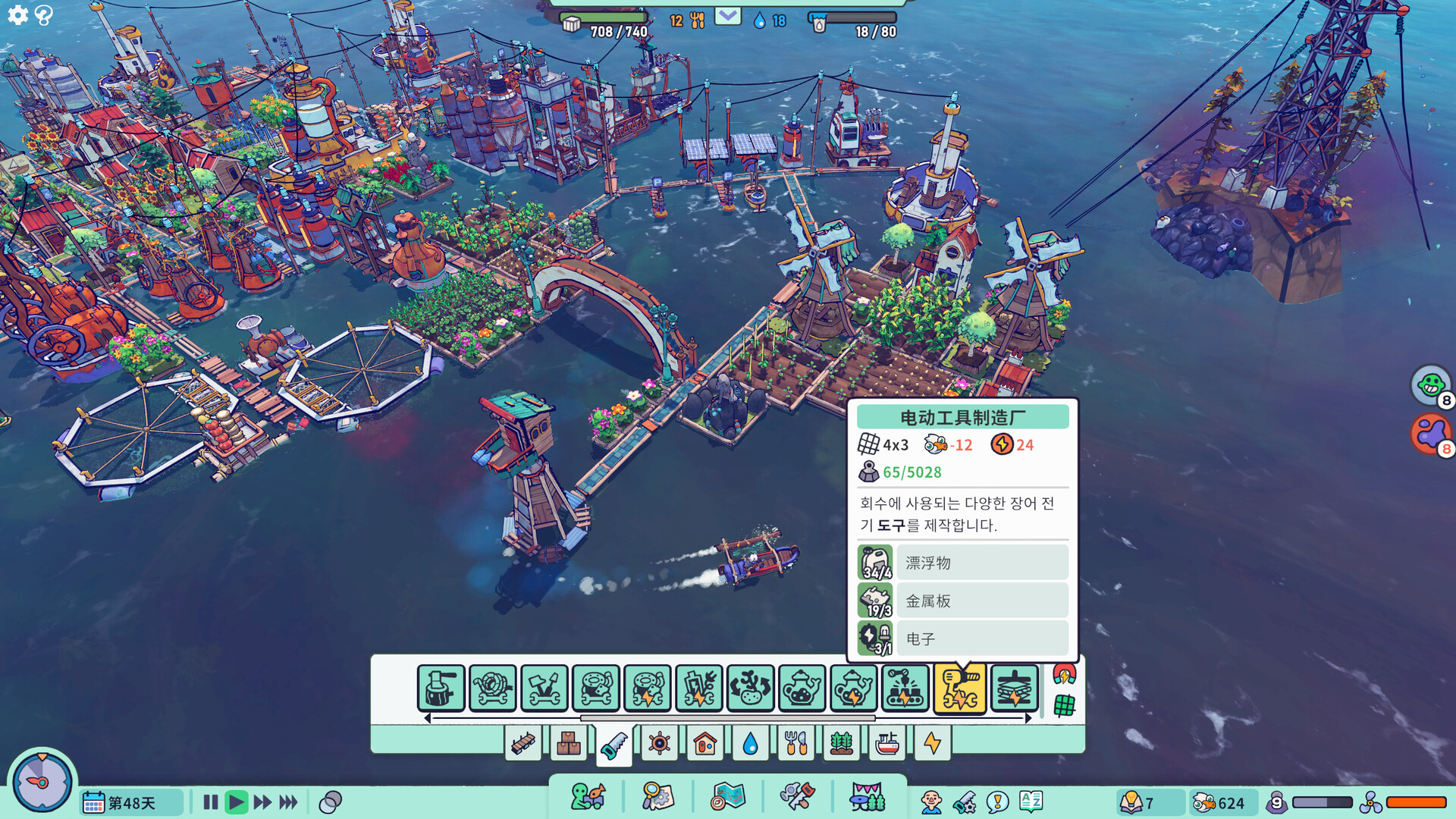Open the research panel with magnifier and gear

pyautogui.click(x=658, y=798)
